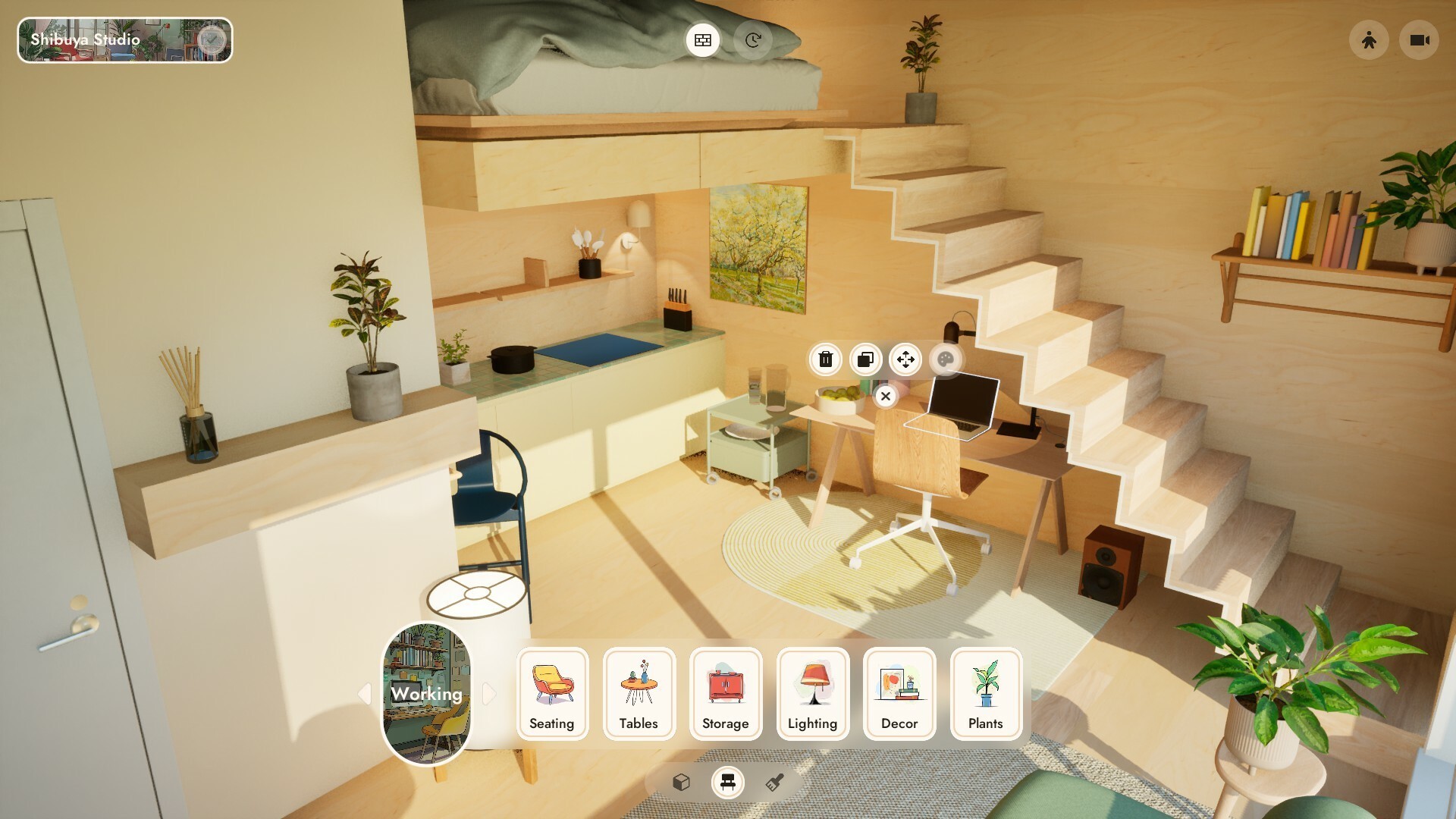Image resolution: width=1456 pixels, height=819 pixels.
Task: Close the object action popup
Action: tap(885, 396)
